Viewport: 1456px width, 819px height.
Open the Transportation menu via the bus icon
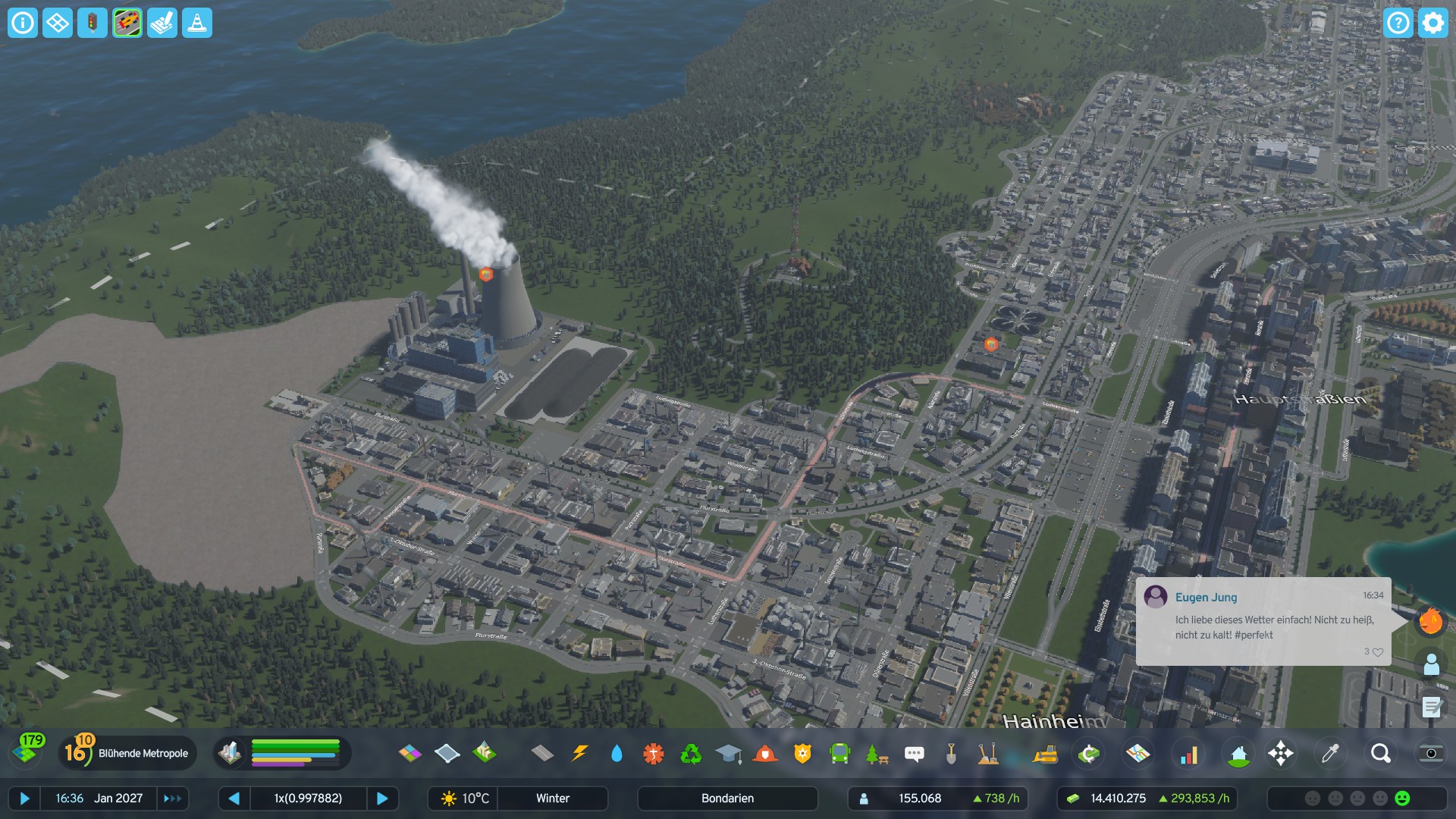840,753
